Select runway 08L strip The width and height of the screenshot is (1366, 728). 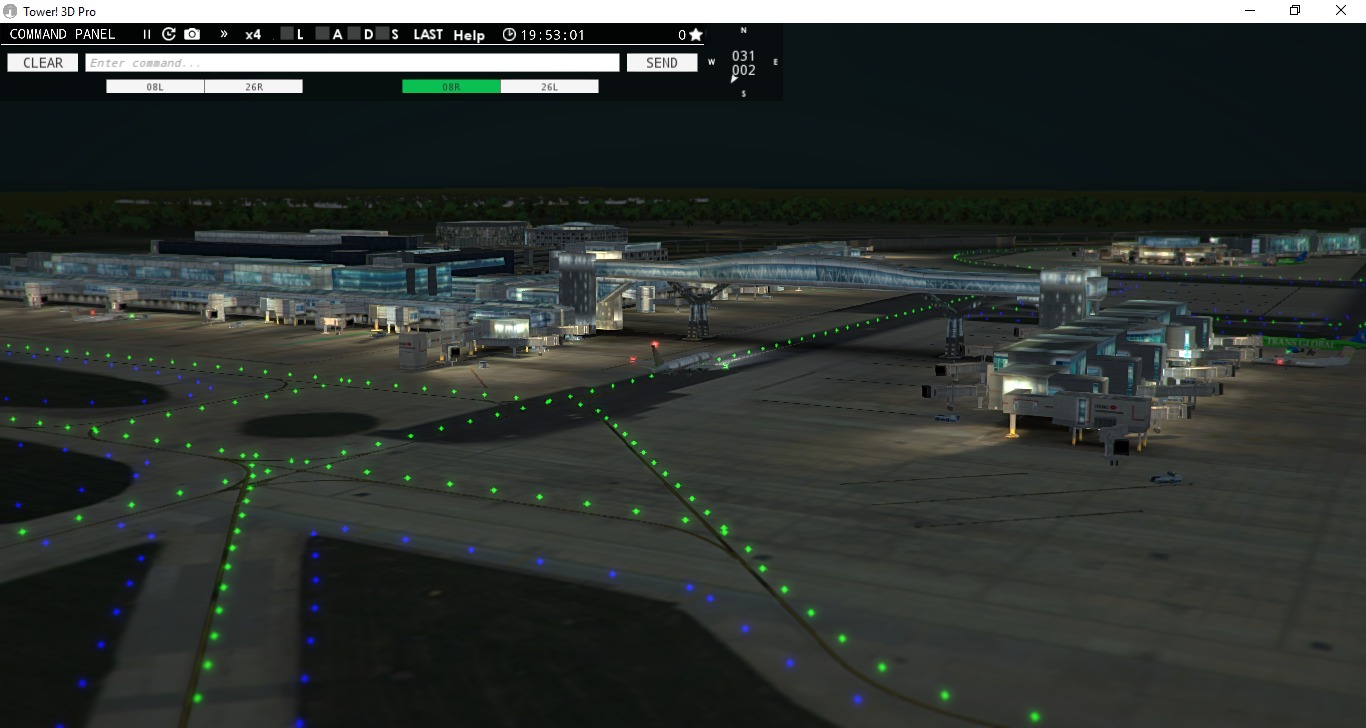(154, 85)
